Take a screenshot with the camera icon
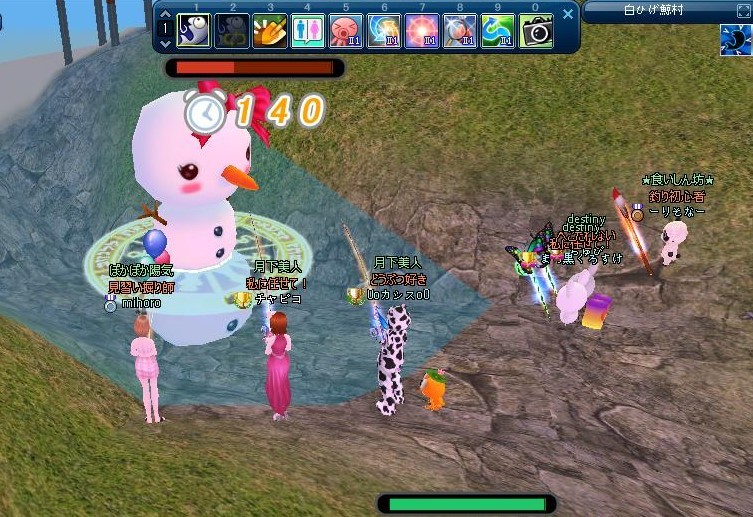The width and height of the screenshot is (753, 517). (537, 30)
